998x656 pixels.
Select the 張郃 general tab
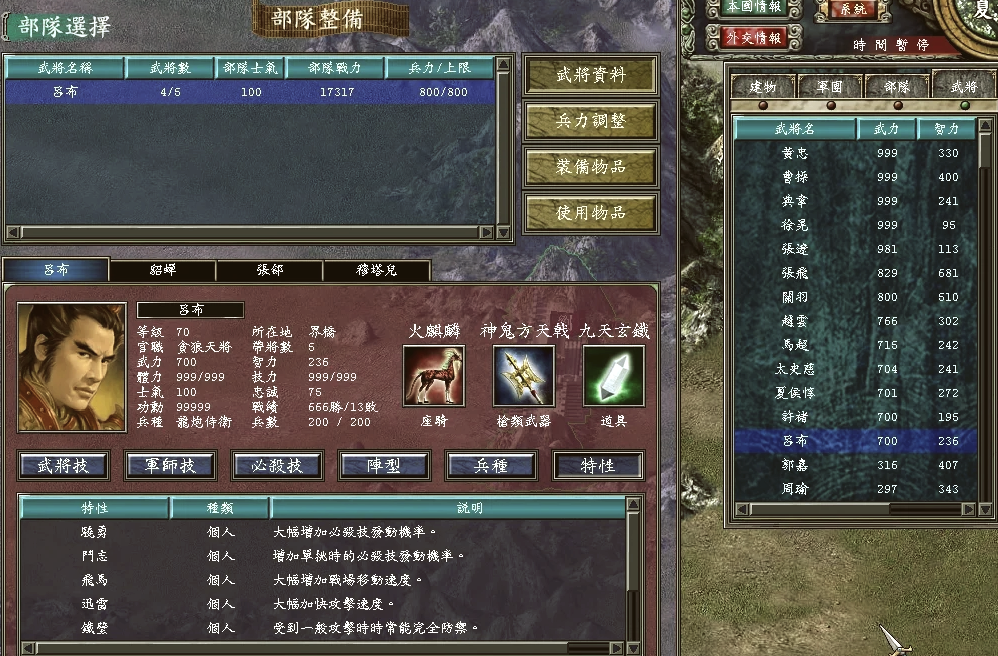tap(269, 270)
